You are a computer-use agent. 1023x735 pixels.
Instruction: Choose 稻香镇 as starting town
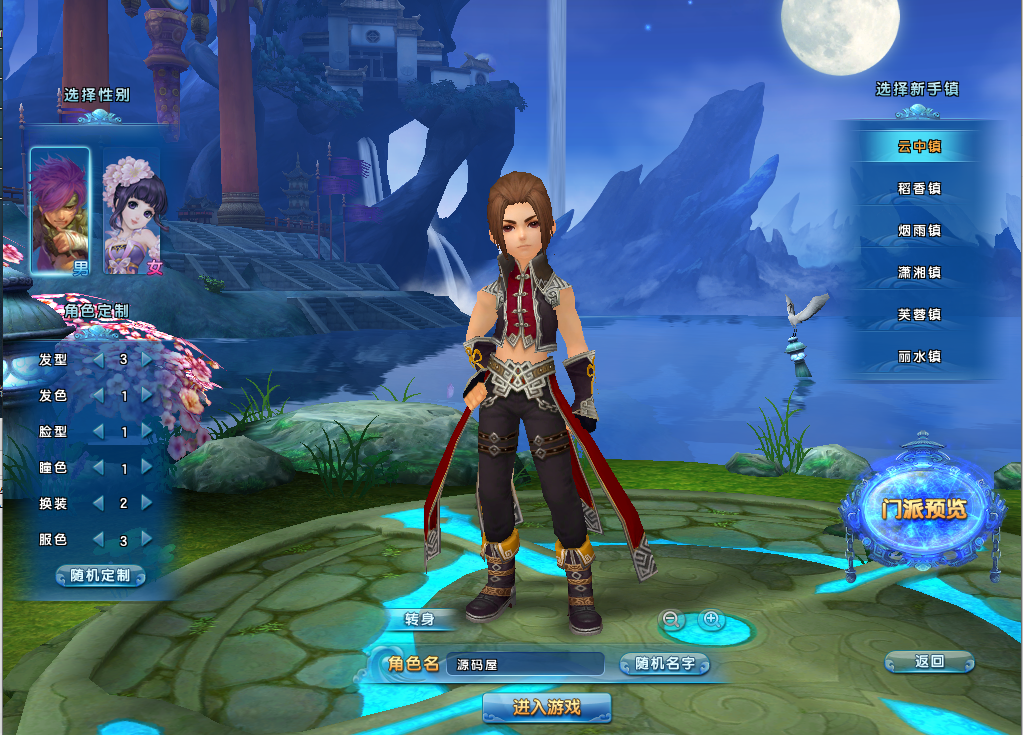pyautogui.click(x=919, y=188)
